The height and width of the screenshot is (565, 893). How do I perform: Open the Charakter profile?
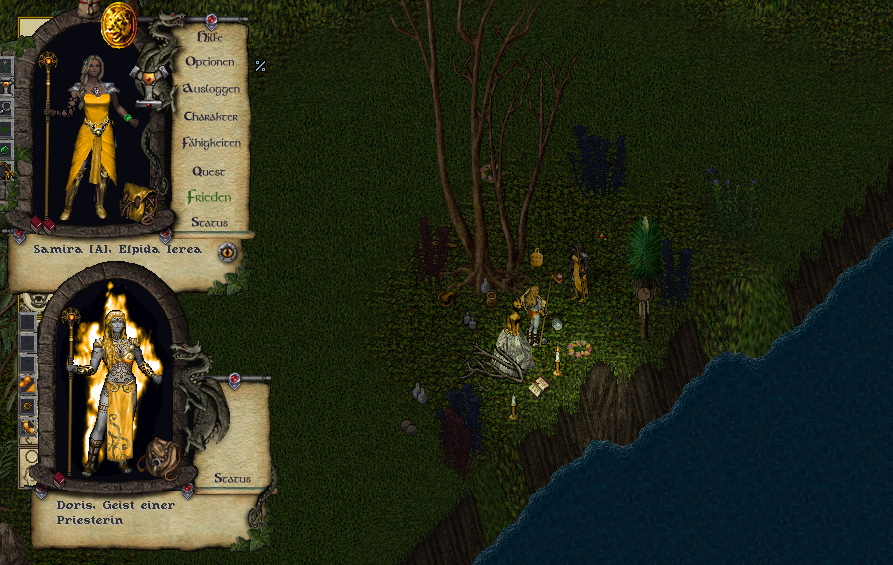click(x=211, y=116)
